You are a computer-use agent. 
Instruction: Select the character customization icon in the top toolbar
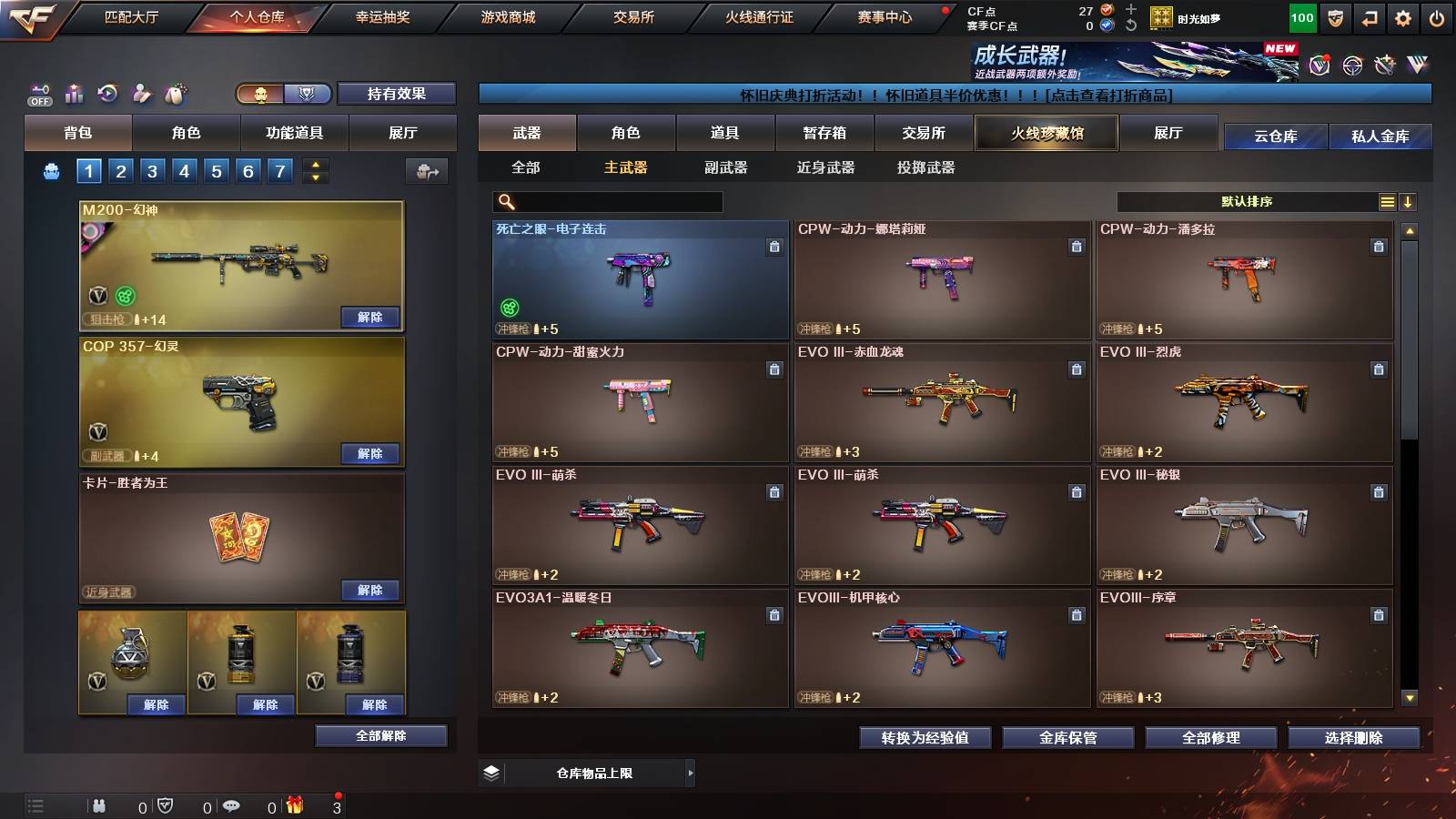coord(139,93)
